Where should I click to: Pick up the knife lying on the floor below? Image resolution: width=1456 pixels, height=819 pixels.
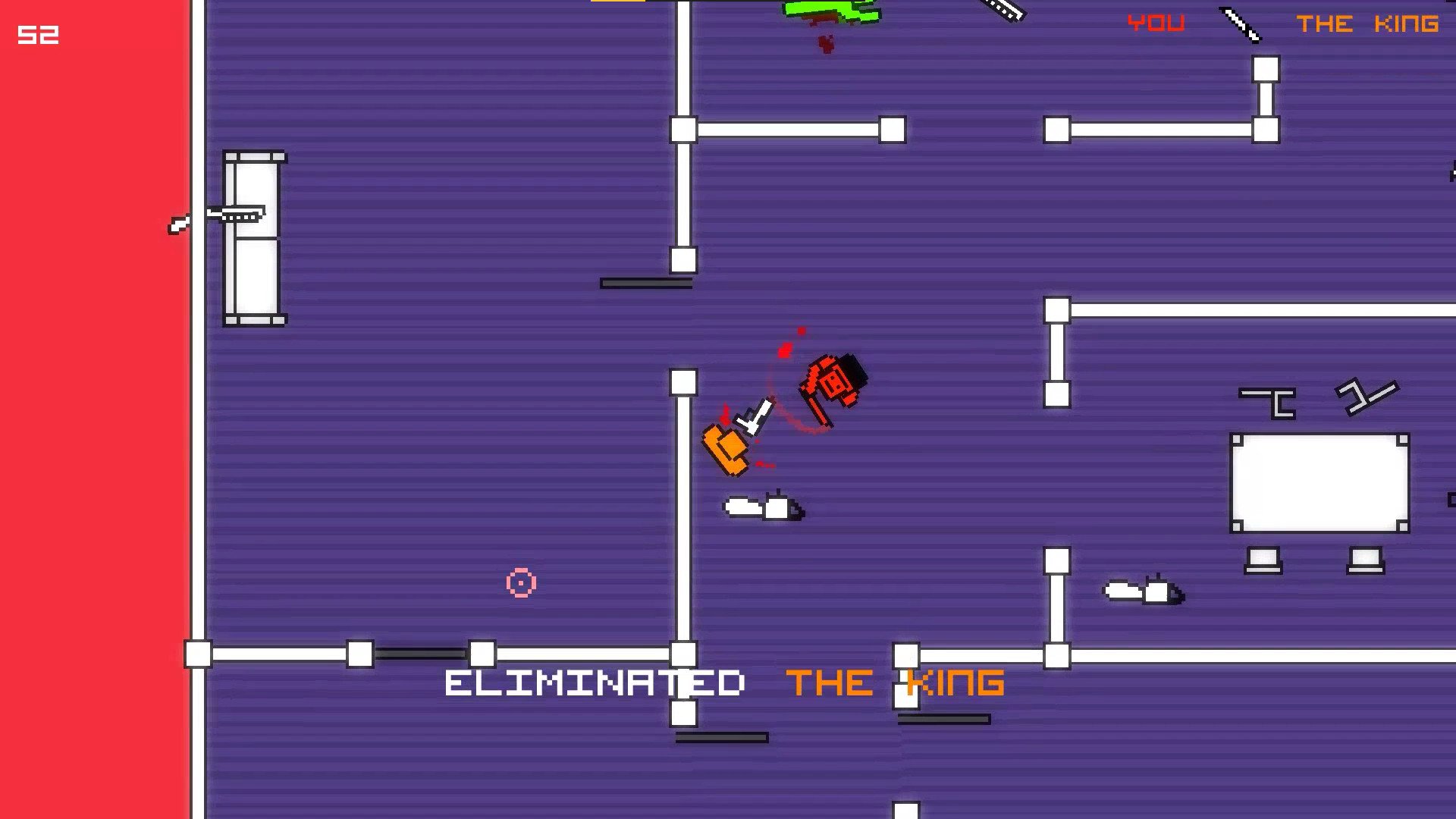click(762, 507)
